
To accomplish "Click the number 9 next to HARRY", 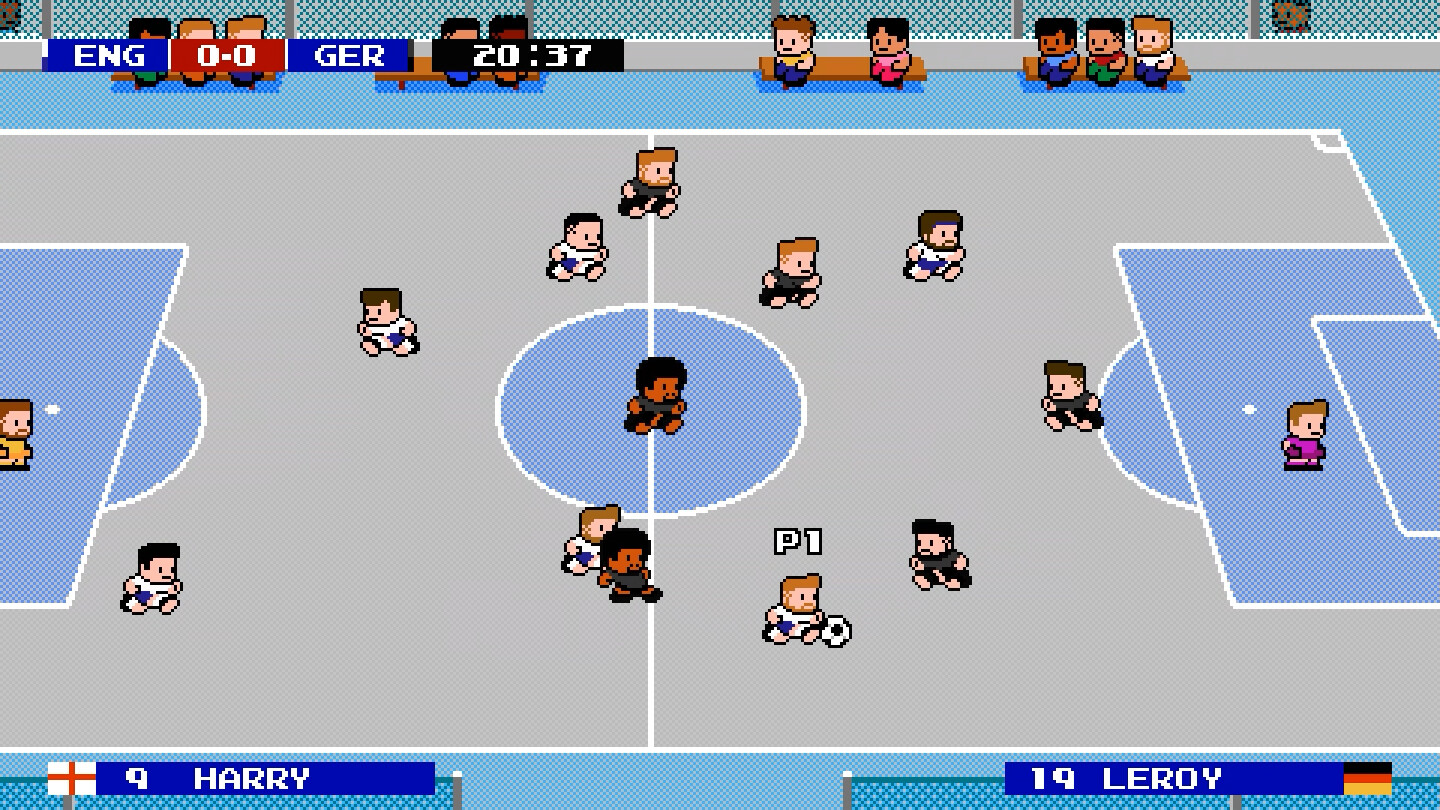I will 135,777.
